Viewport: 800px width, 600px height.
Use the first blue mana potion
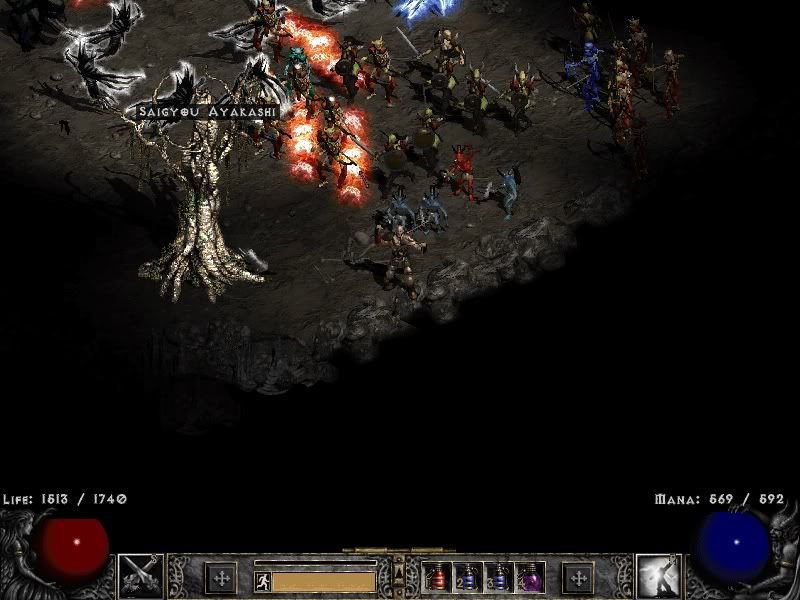click(467, 578)
